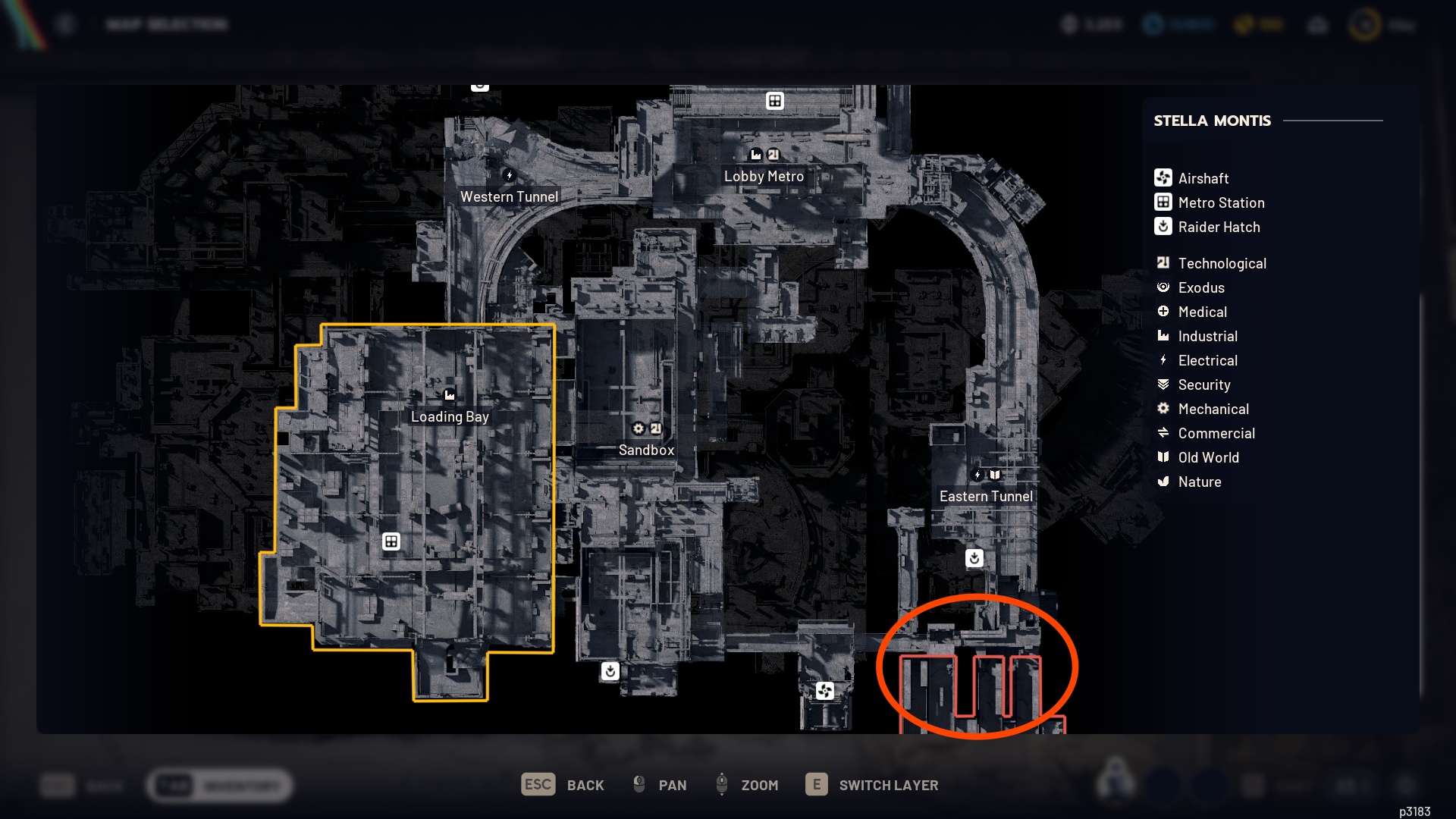
Task: Toggle the Nature category visibility
Action: (x=1163, y=482)
